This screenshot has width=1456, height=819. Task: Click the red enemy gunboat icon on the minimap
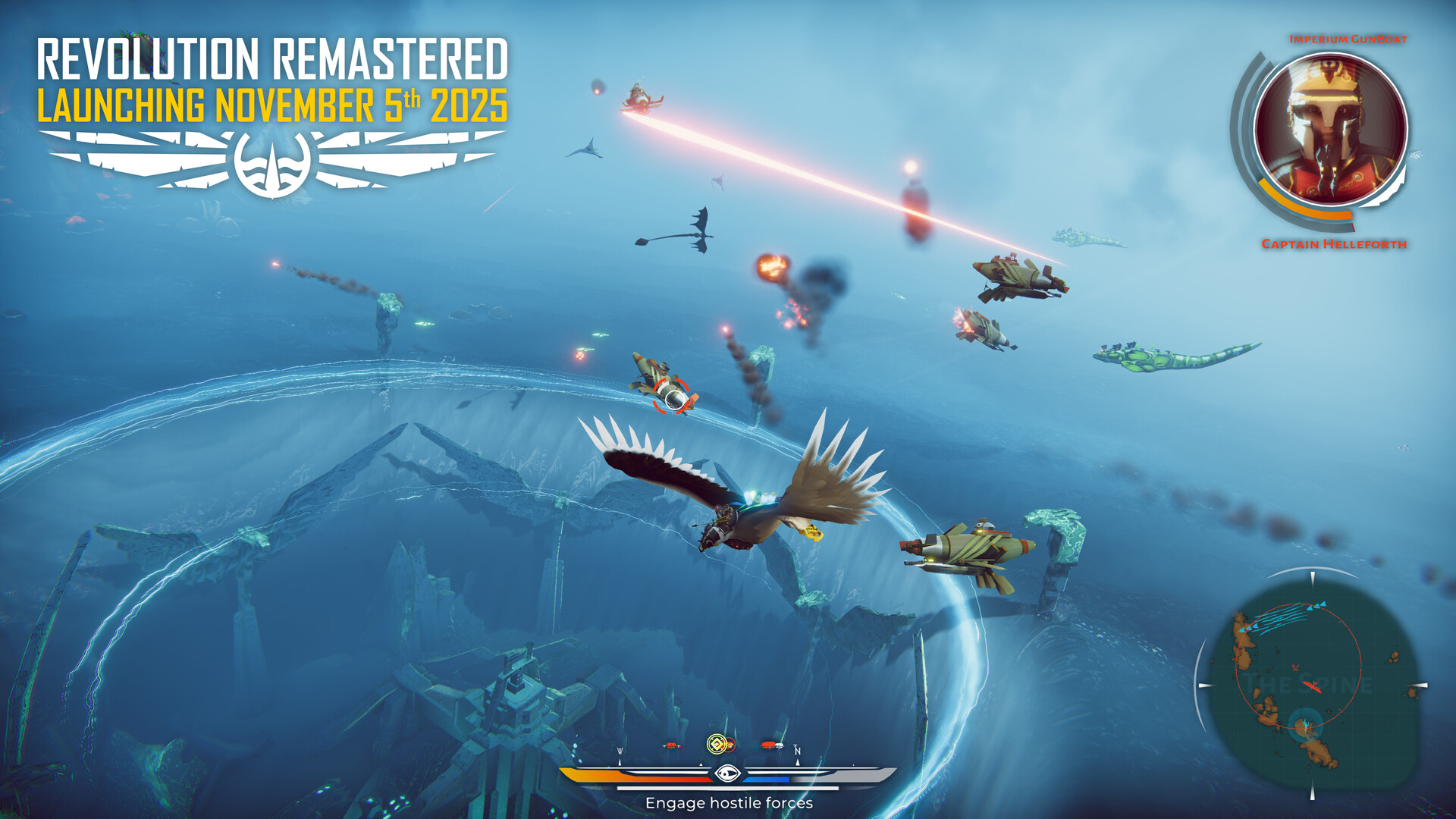(x=1312, y=686)
